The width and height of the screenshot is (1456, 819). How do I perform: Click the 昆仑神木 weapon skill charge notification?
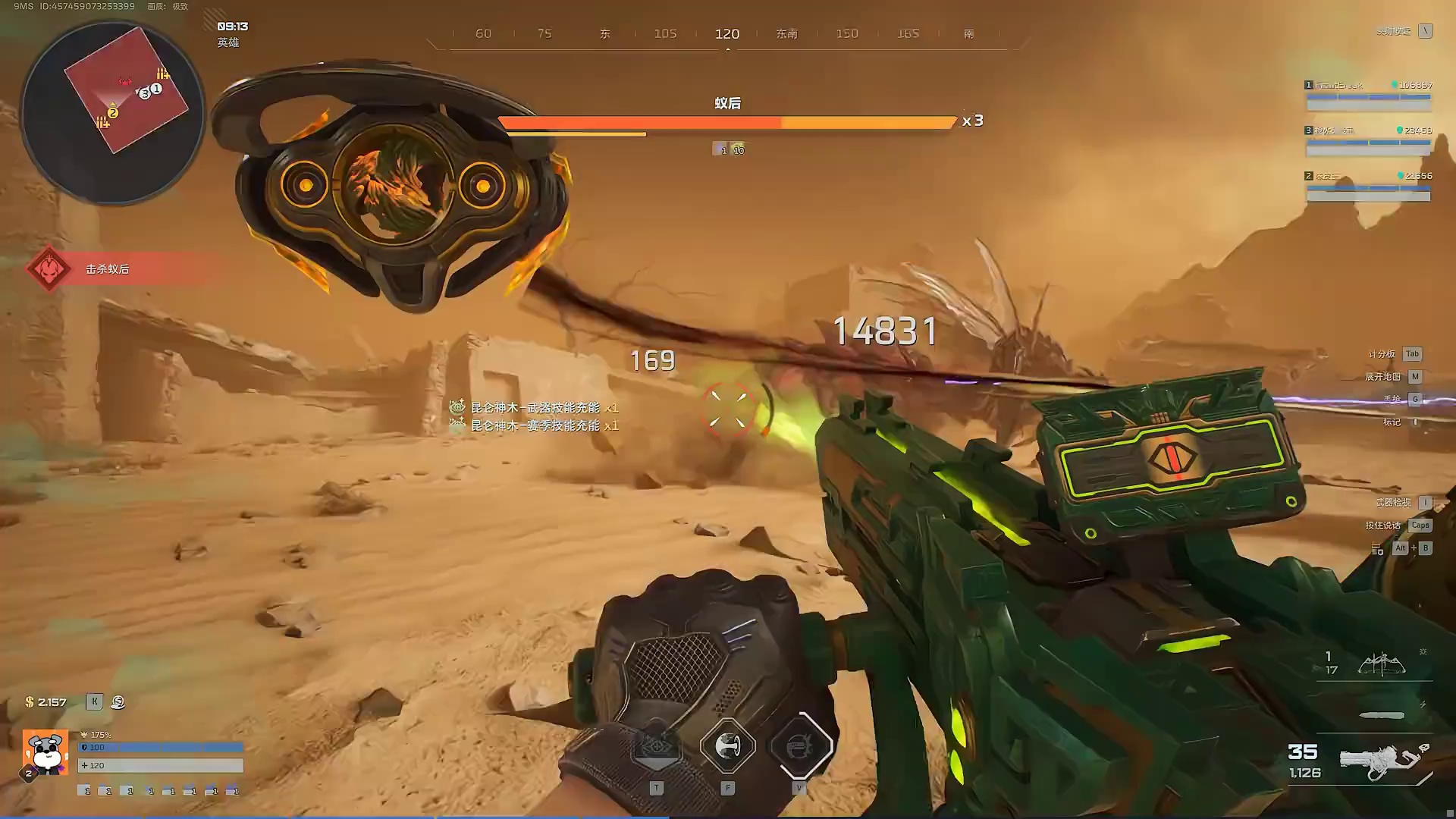(535, 408)
